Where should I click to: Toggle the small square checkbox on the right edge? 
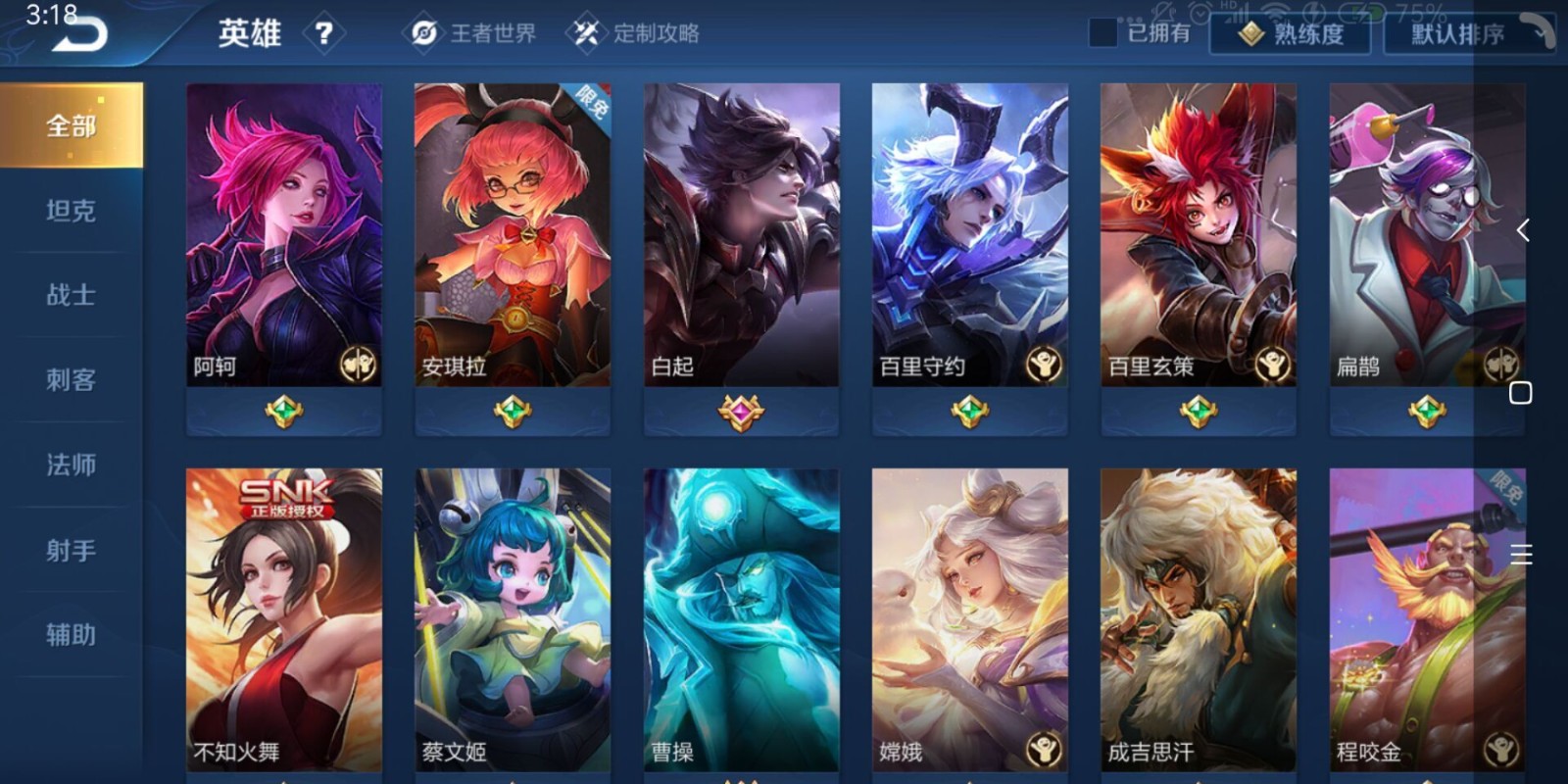coord(1523,393)
